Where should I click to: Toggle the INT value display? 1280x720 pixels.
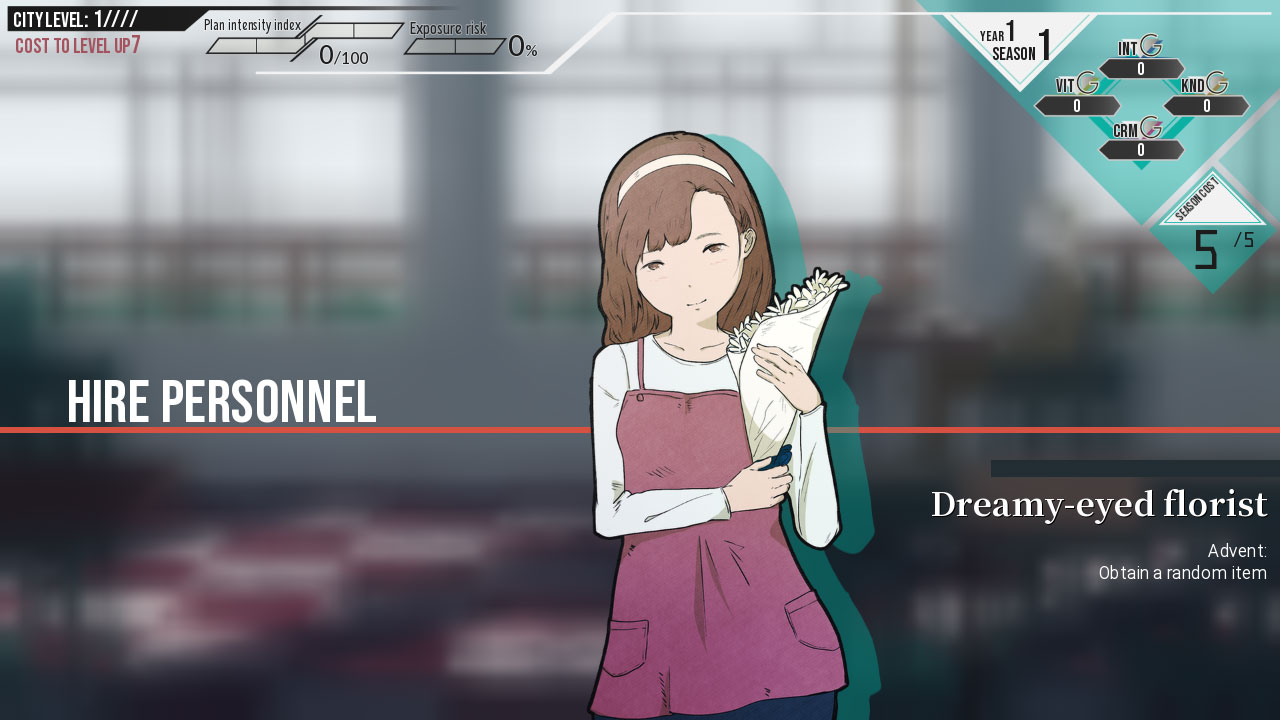(x=1141, y=69)
